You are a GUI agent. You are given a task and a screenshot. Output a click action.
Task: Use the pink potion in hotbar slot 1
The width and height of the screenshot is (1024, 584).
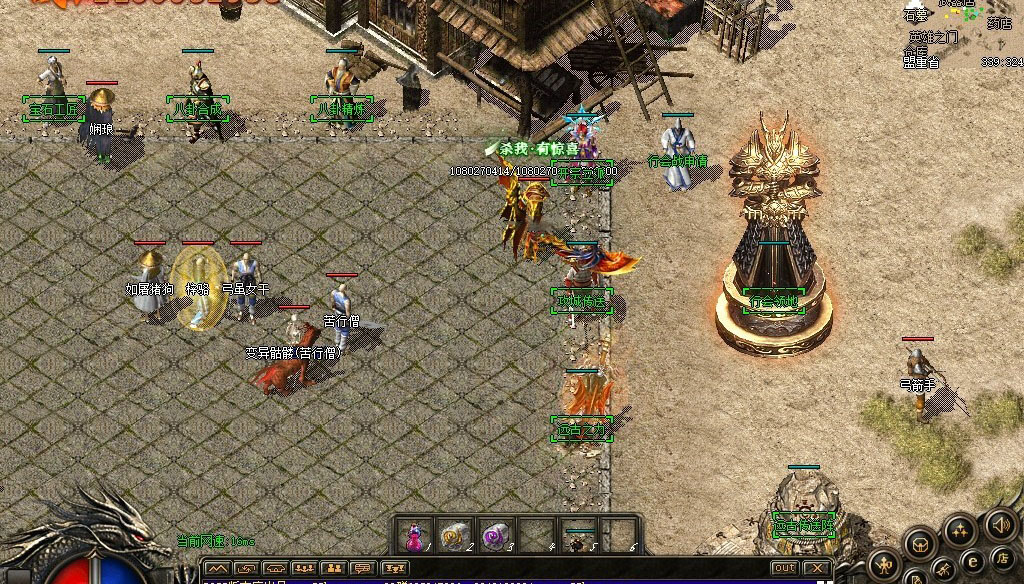[x=413, y=537]
